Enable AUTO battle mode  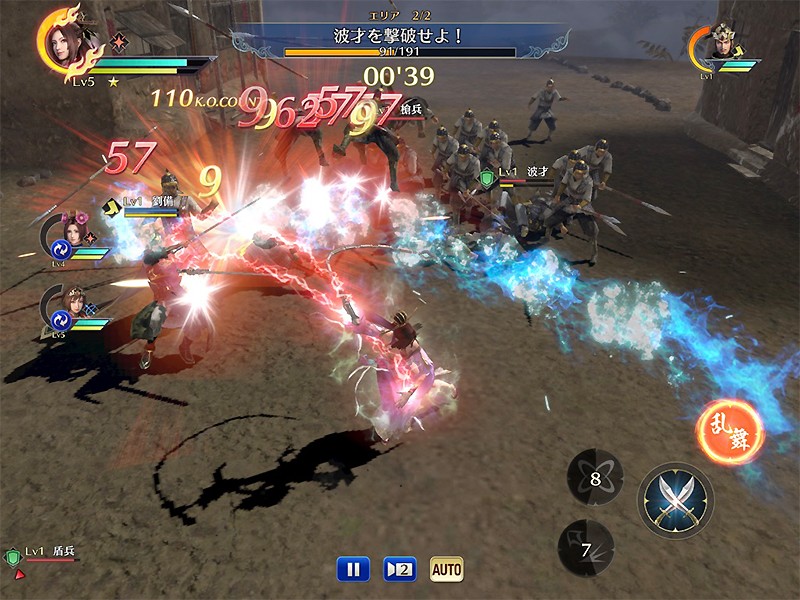pyautogui.click(x=447, y=569)
